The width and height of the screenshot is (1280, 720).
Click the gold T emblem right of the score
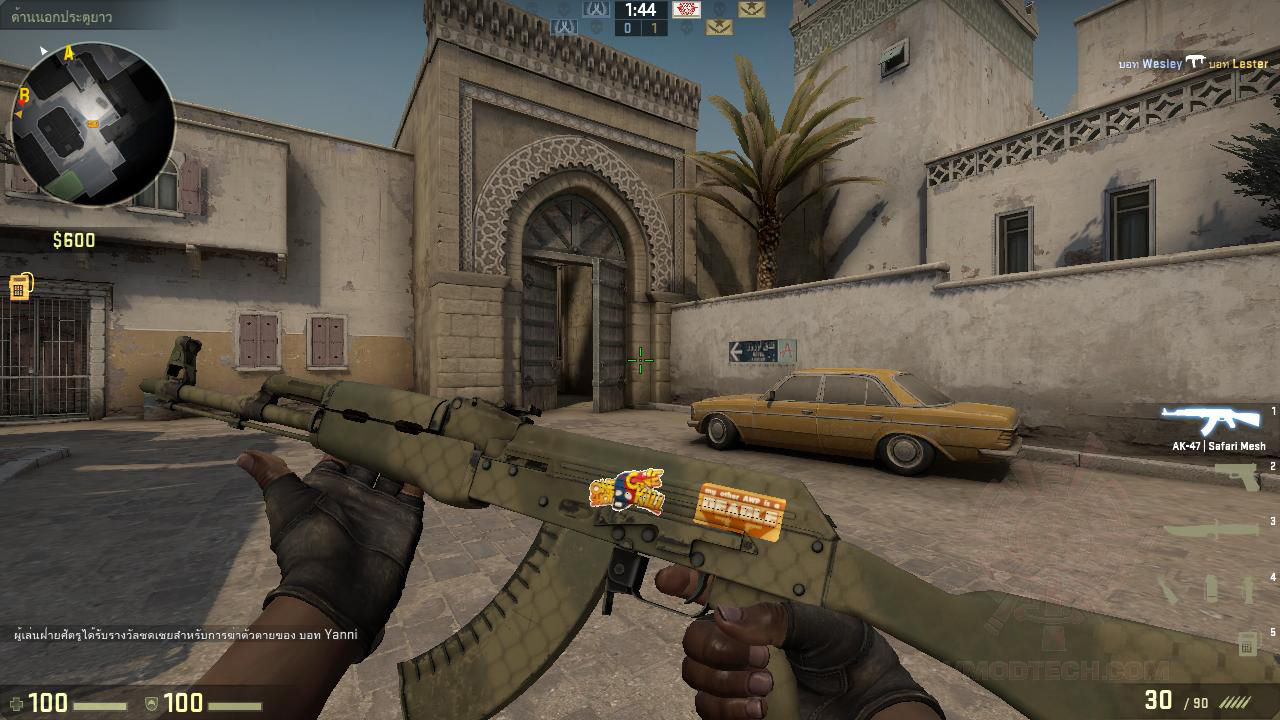click(x=718, y=28)
